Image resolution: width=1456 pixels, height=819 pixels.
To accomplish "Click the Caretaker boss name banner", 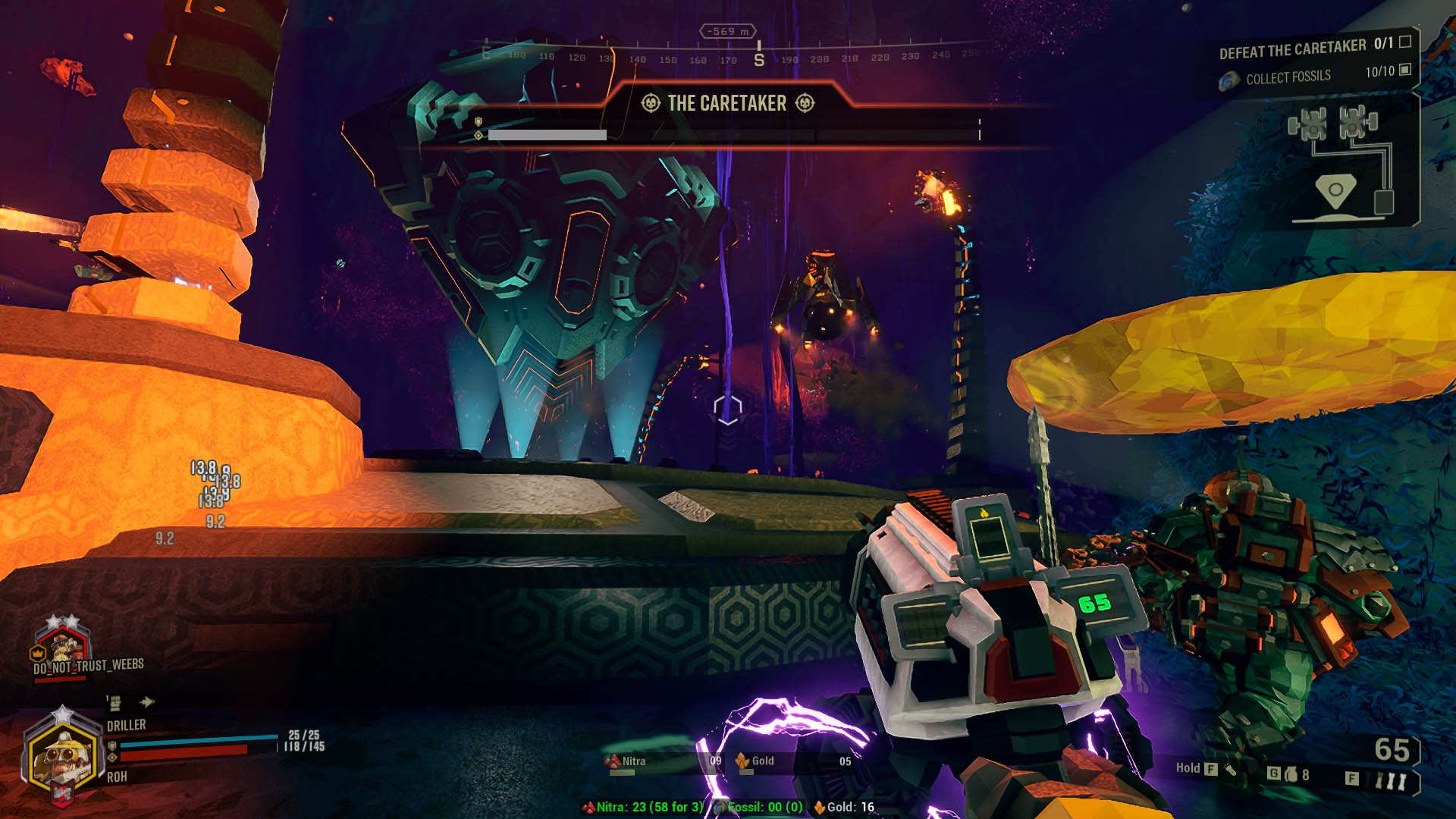I will [727, 103].
